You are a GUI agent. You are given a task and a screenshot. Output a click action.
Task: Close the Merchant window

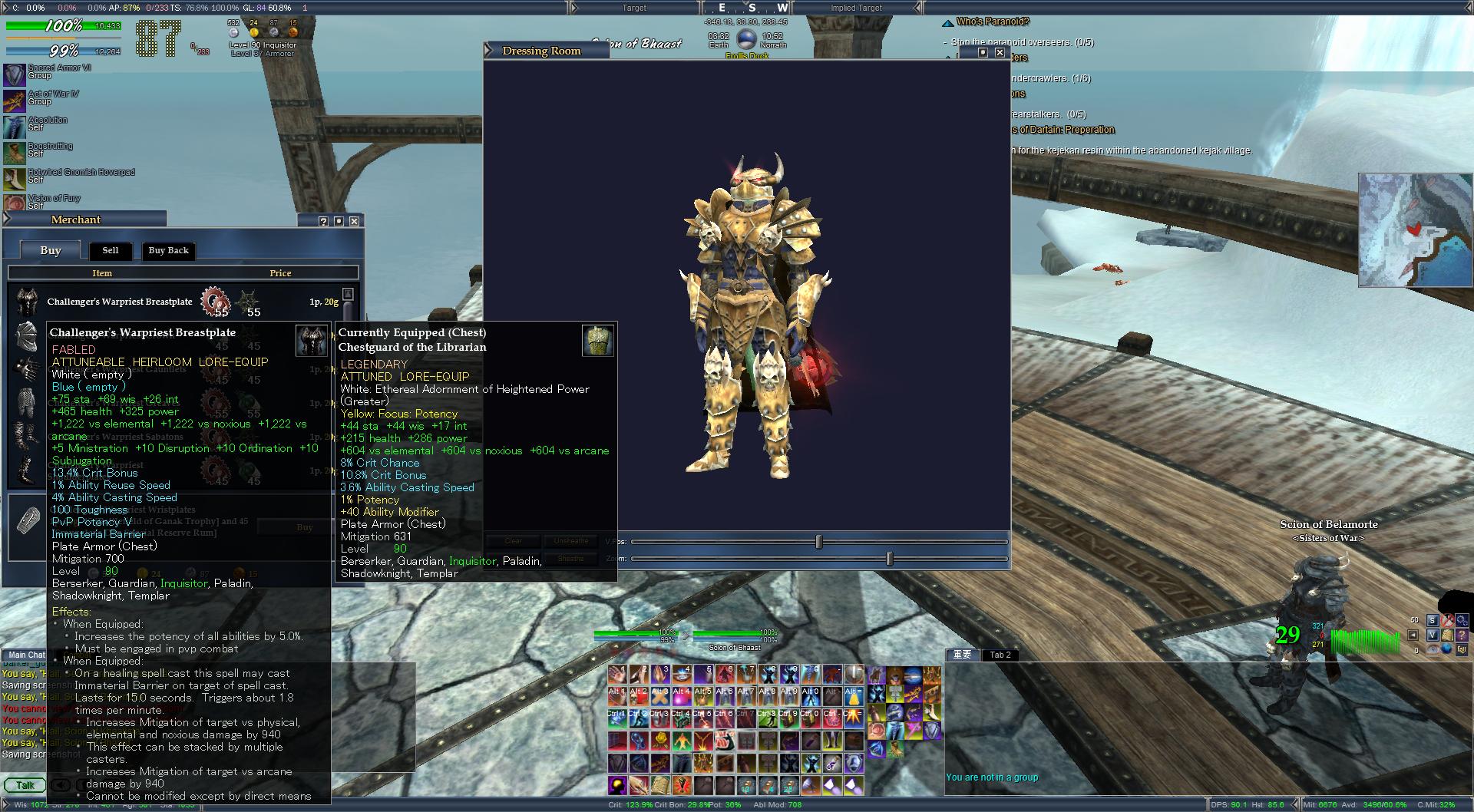[x=354, y=221]
